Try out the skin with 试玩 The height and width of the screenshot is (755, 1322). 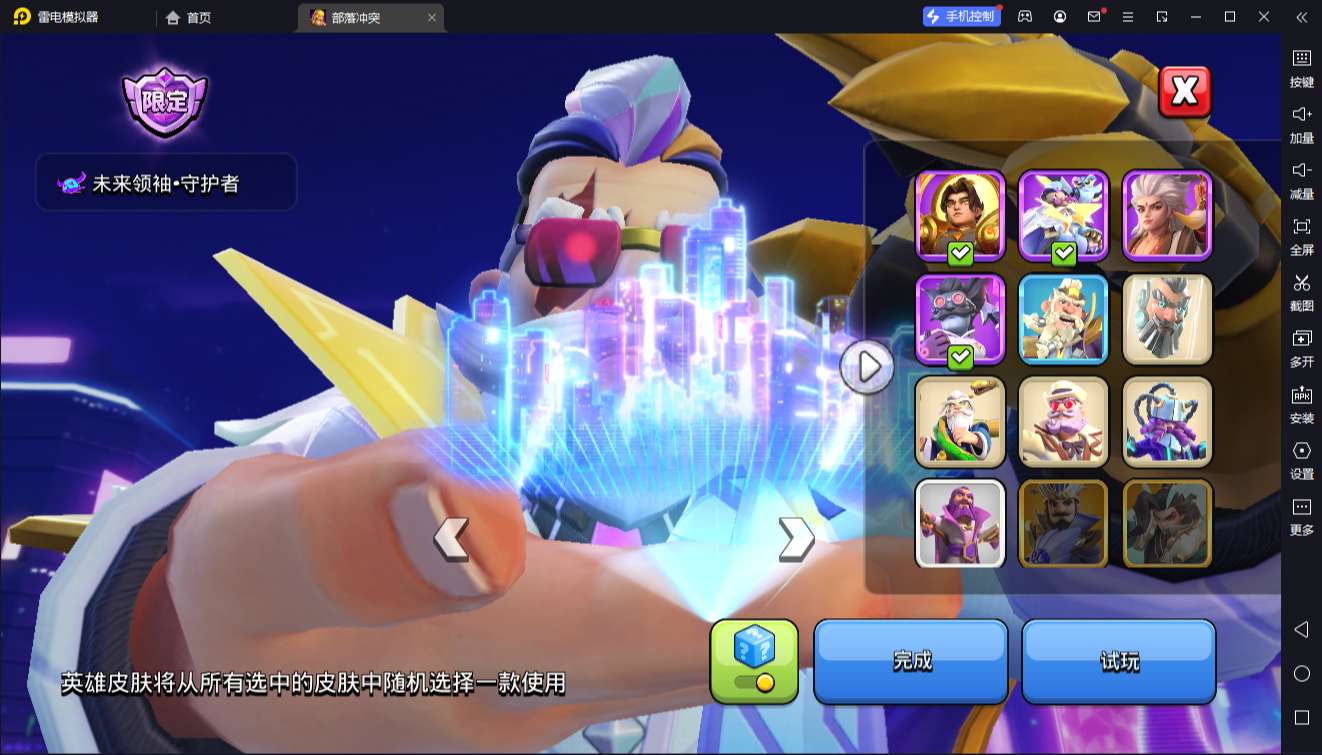pyautogui.click(x=1119, y=661)
